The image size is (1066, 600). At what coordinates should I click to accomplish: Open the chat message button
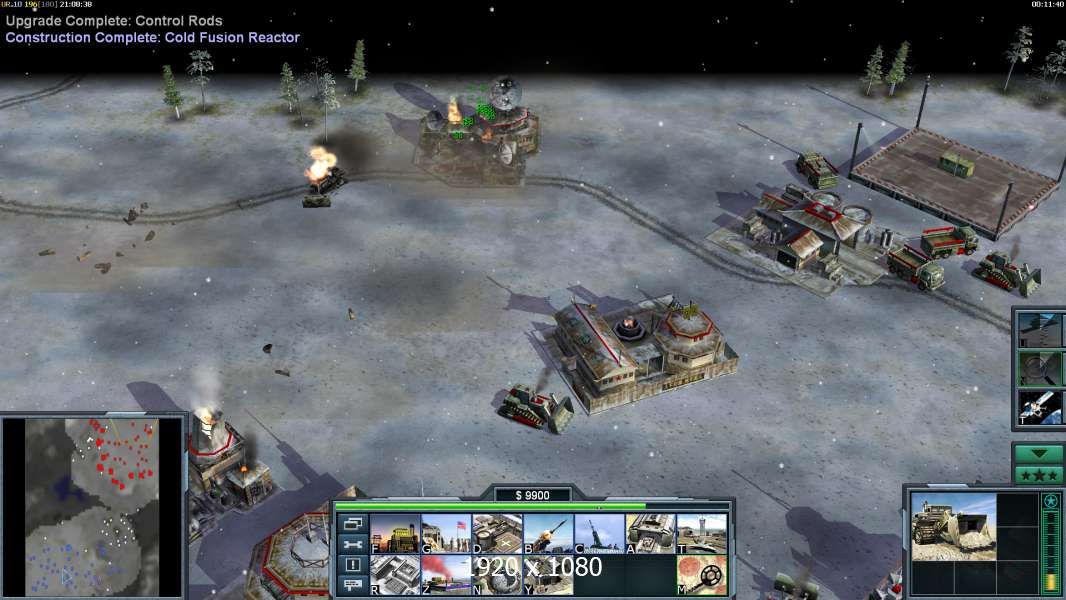click(352, 586)
